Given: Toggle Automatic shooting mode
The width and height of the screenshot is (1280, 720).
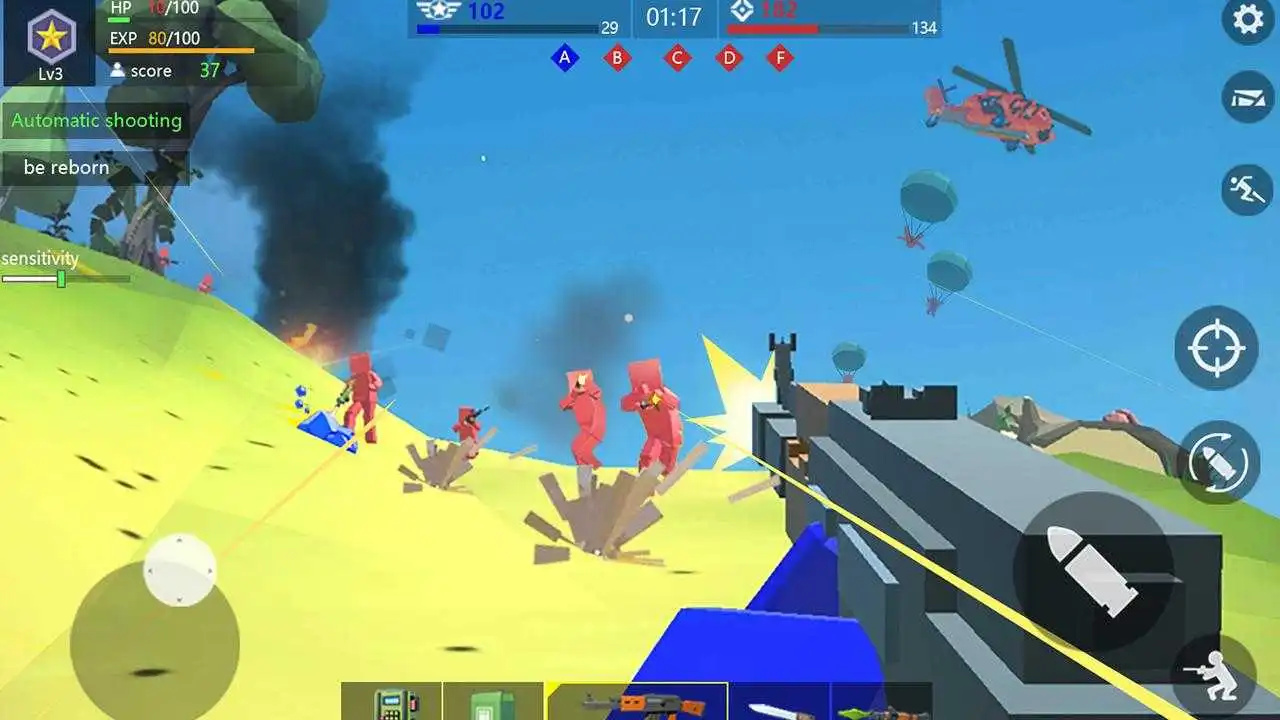Looking at the screenshot, I should tap(96, 120).
